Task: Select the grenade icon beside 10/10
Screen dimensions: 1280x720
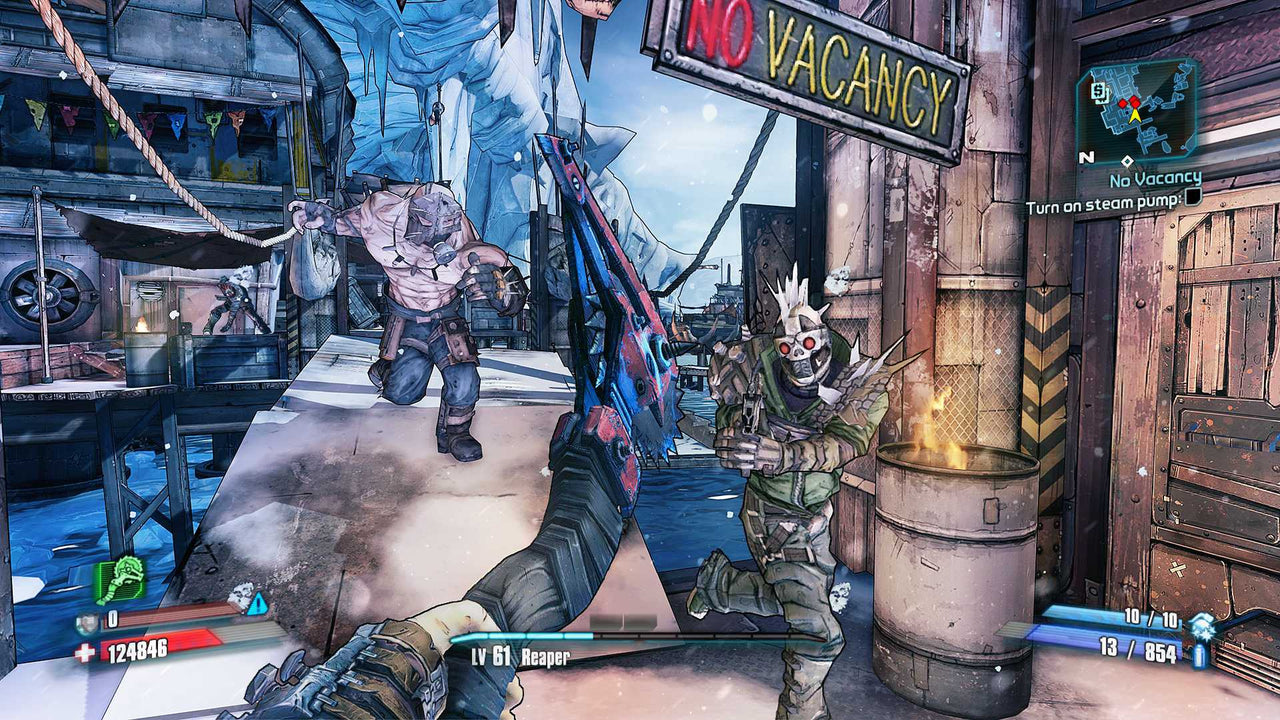Action: point(1201,626)
